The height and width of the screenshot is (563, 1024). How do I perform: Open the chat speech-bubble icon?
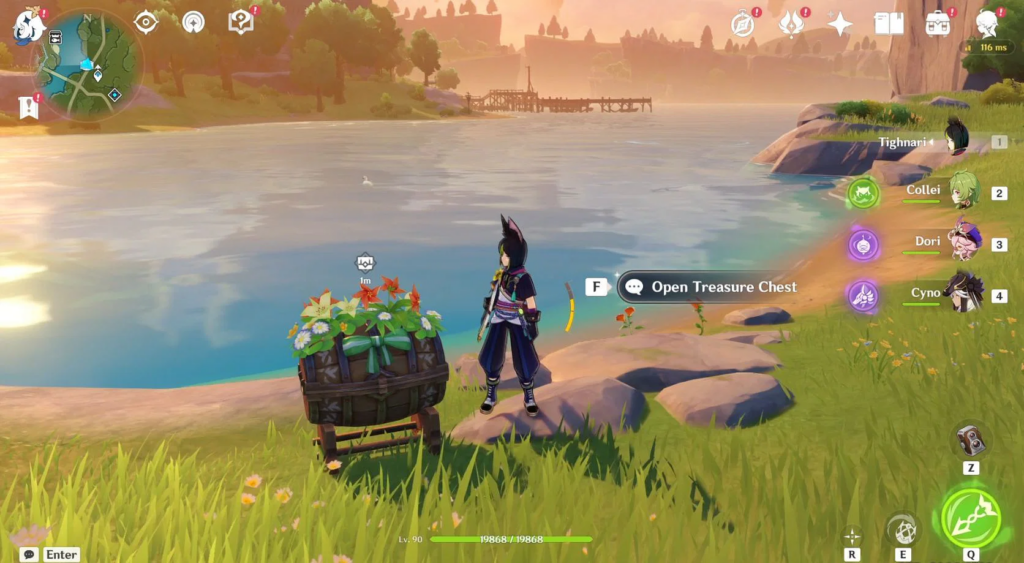pyautogui.click(x=29, y=554)
